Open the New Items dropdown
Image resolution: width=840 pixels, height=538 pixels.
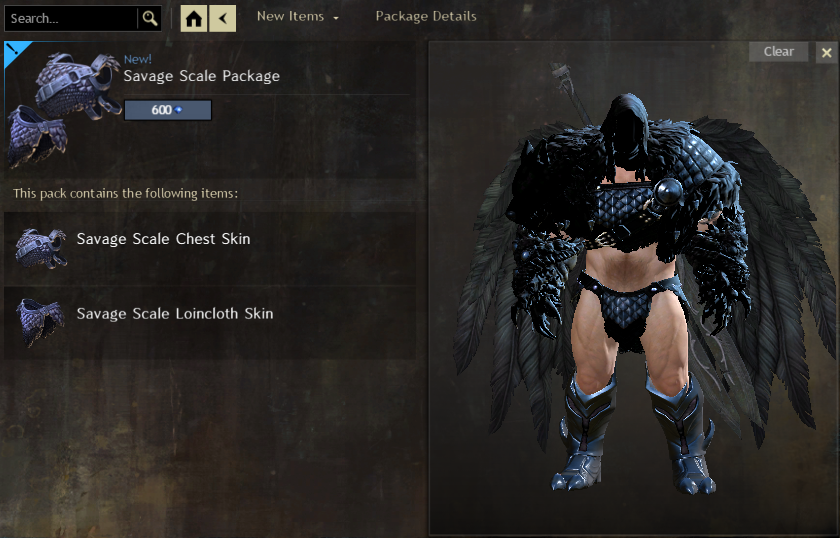[x=297, y=17]
